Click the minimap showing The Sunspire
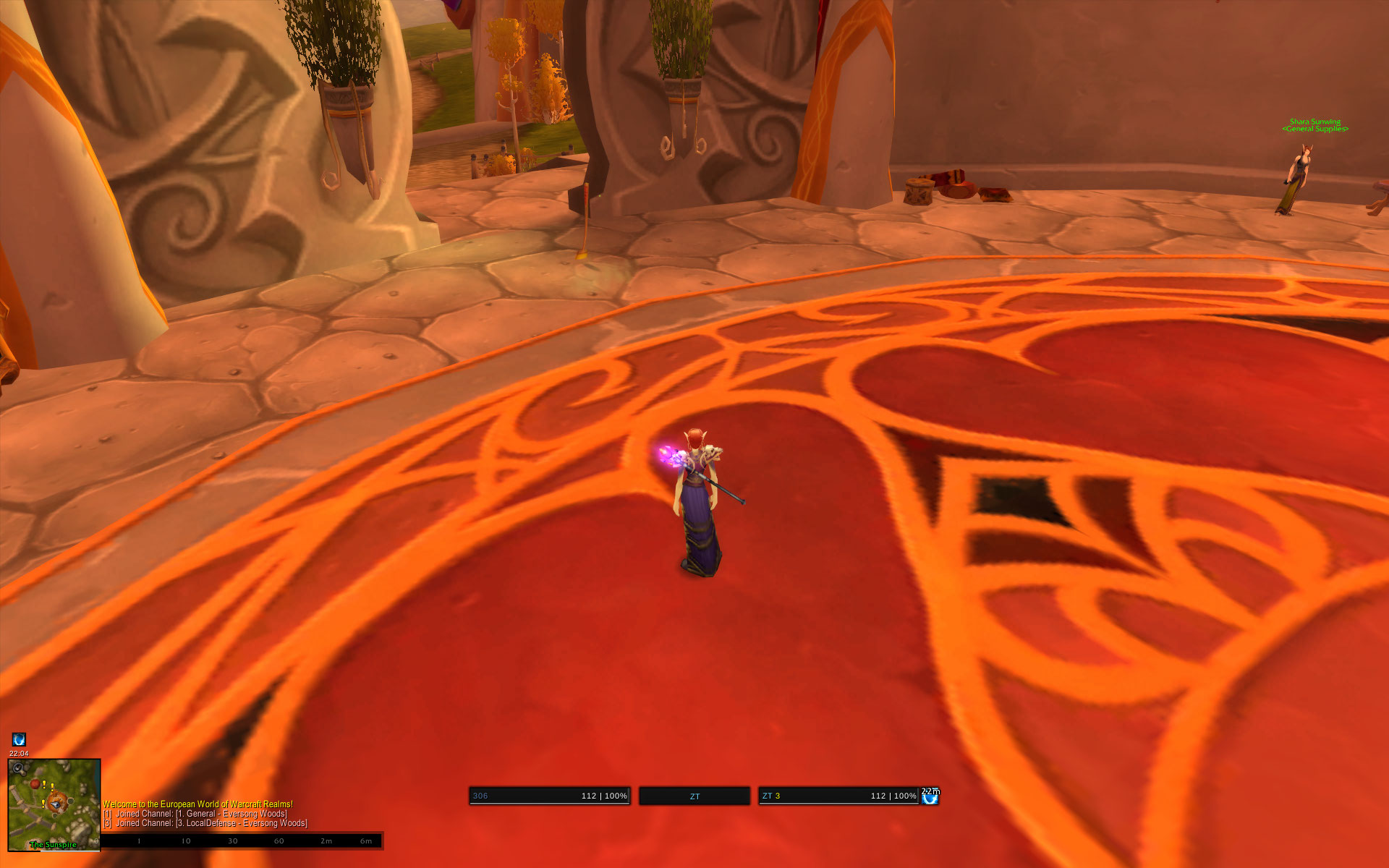Image resolution: width=1389 pixels, height=868 pixels. click(x=54, y=804)
